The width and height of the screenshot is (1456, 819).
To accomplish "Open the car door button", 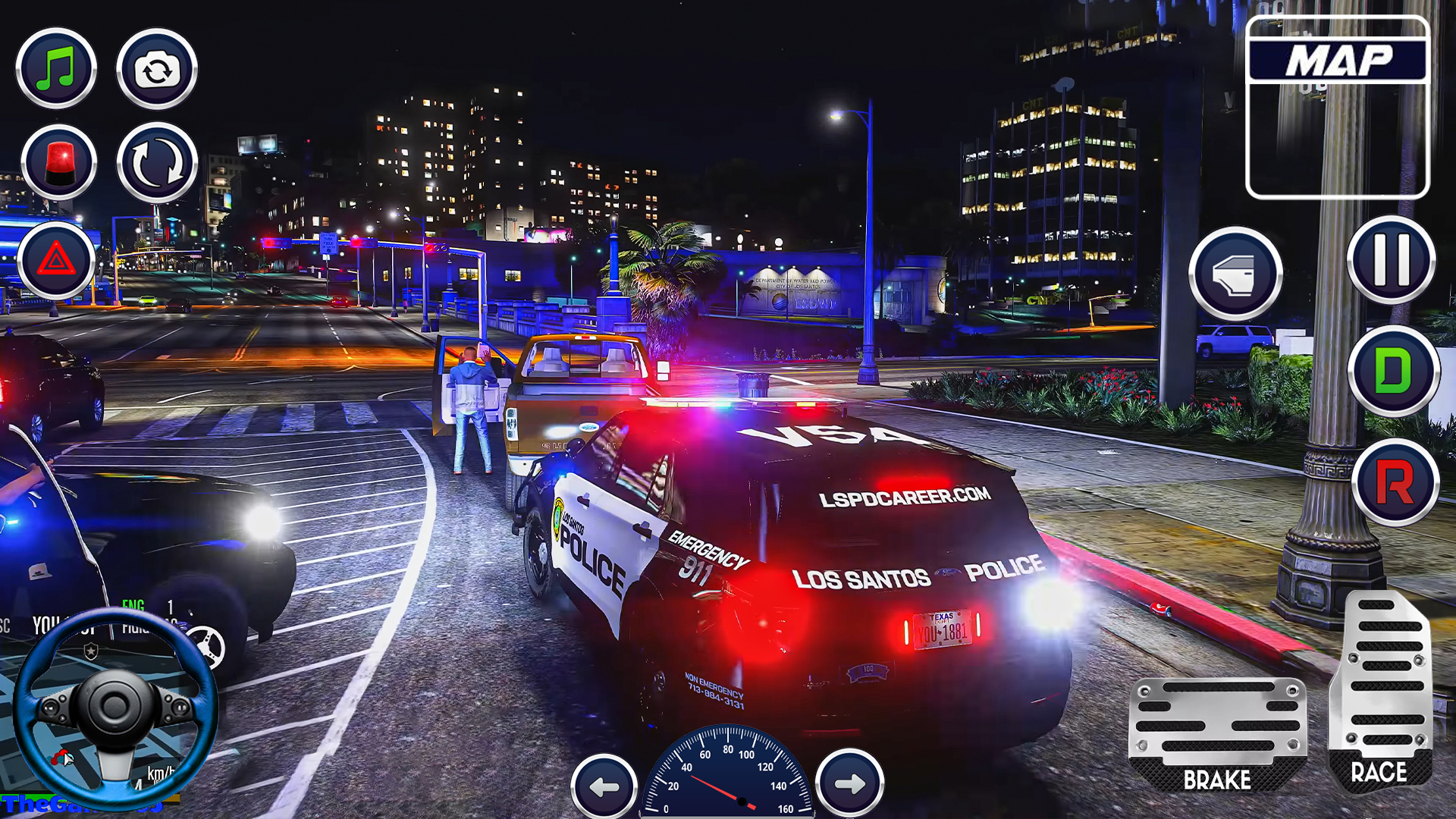I will click(1235, 274).
